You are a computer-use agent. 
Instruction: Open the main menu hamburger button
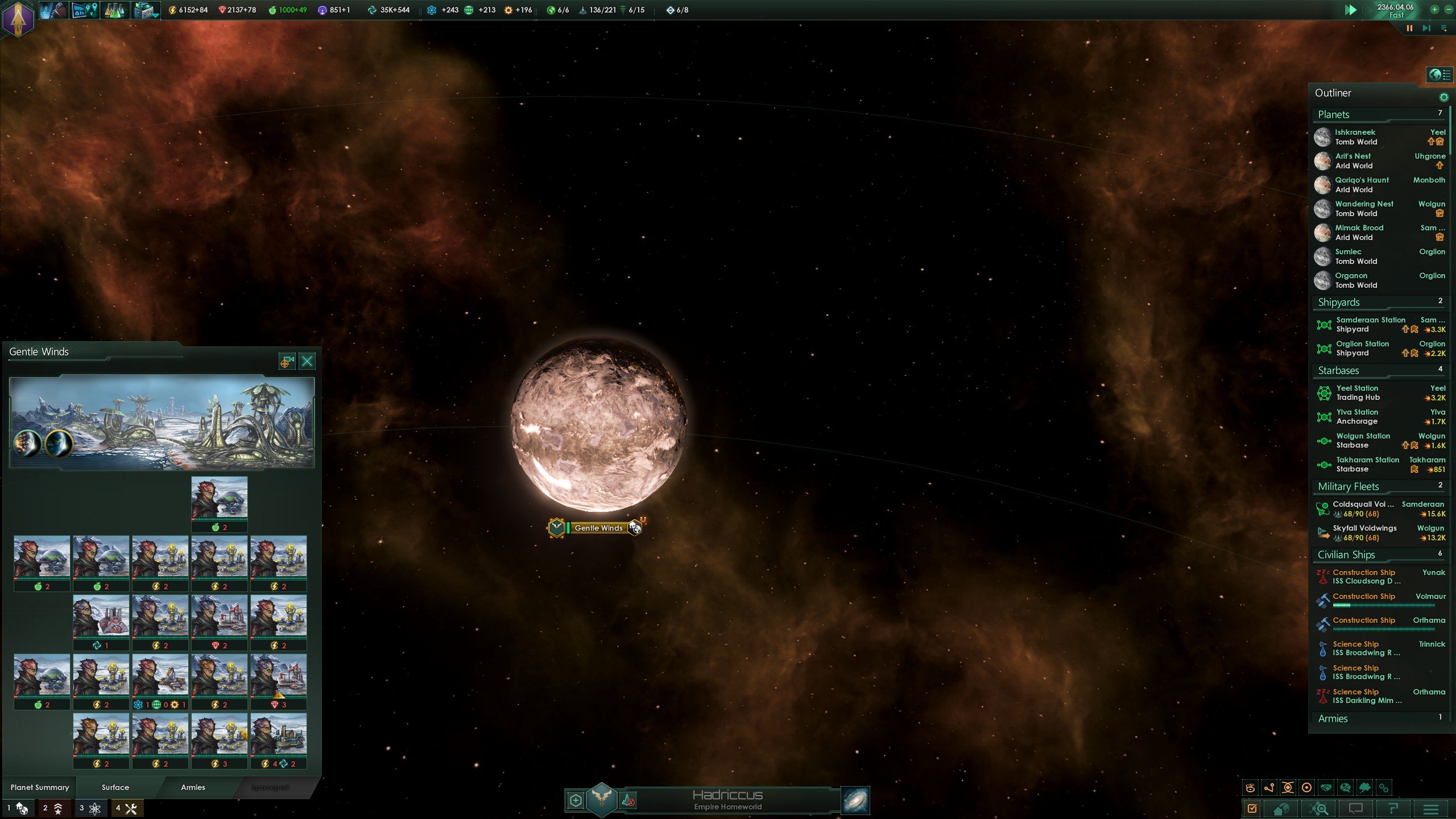pyautogui.click(x=1431, y=808)
